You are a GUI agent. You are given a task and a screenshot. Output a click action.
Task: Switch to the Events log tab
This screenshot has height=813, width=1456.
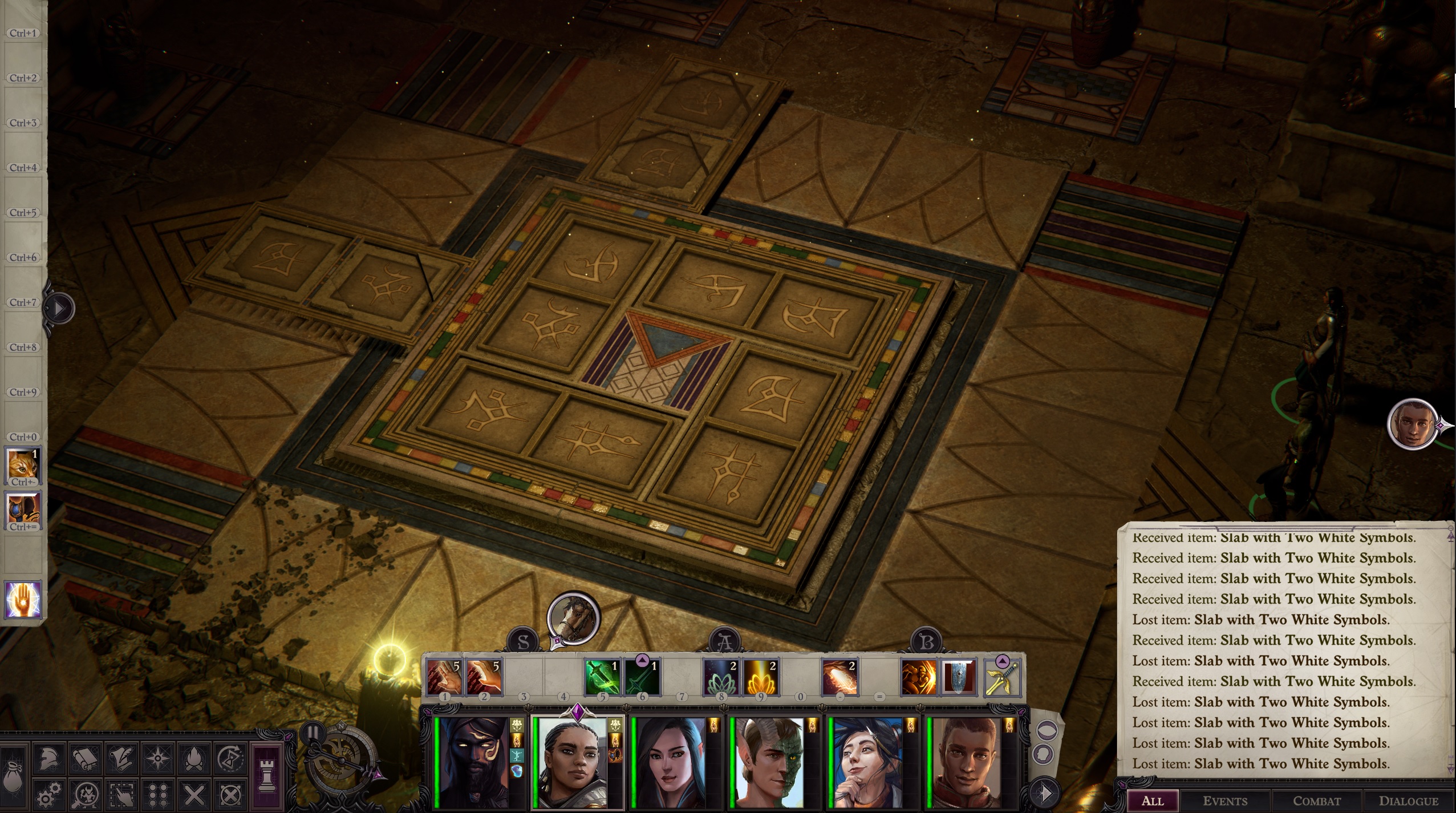(x=1224, y=801)
